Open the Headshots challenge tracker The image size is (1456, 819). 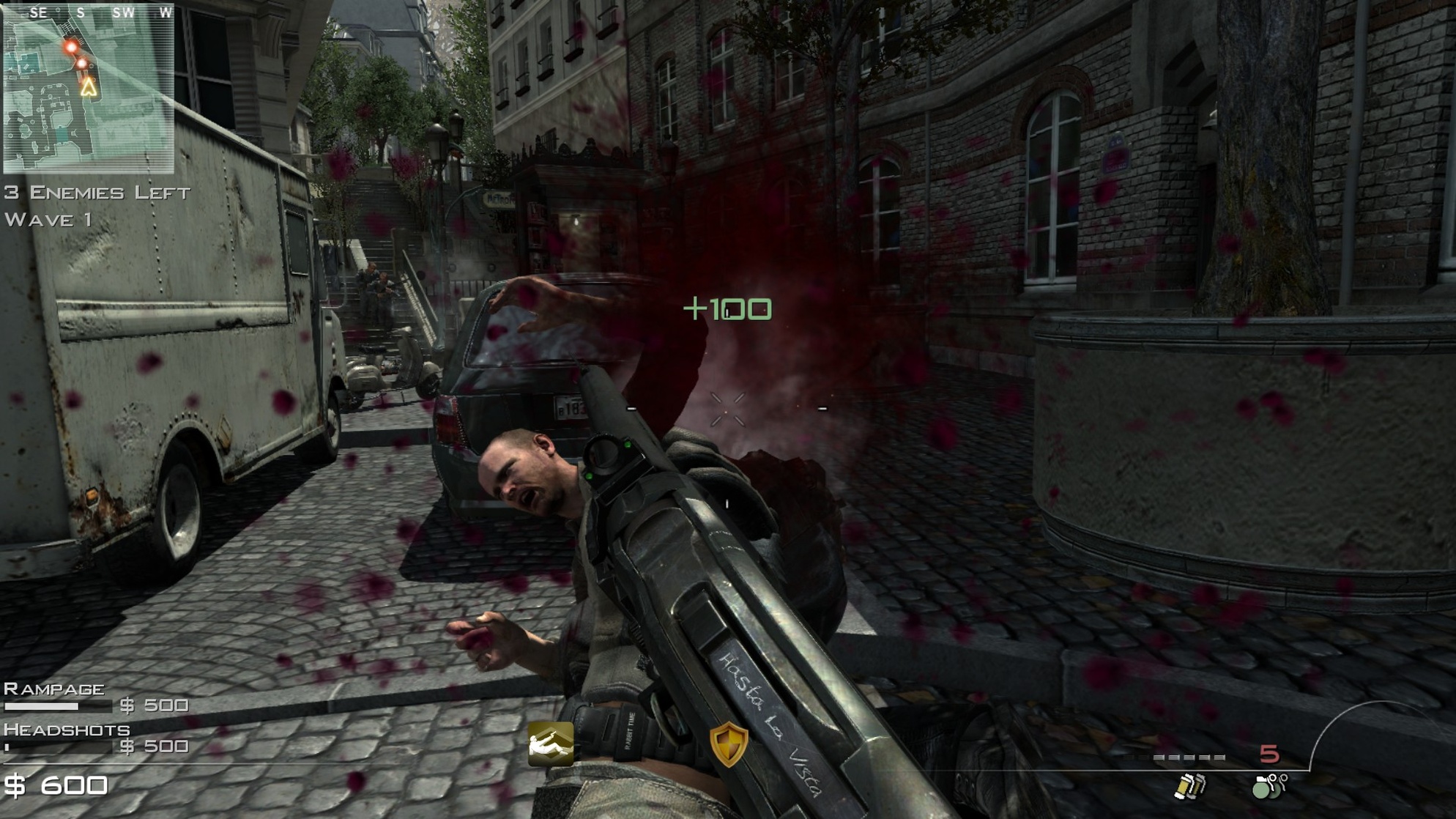tap(95, 738)
